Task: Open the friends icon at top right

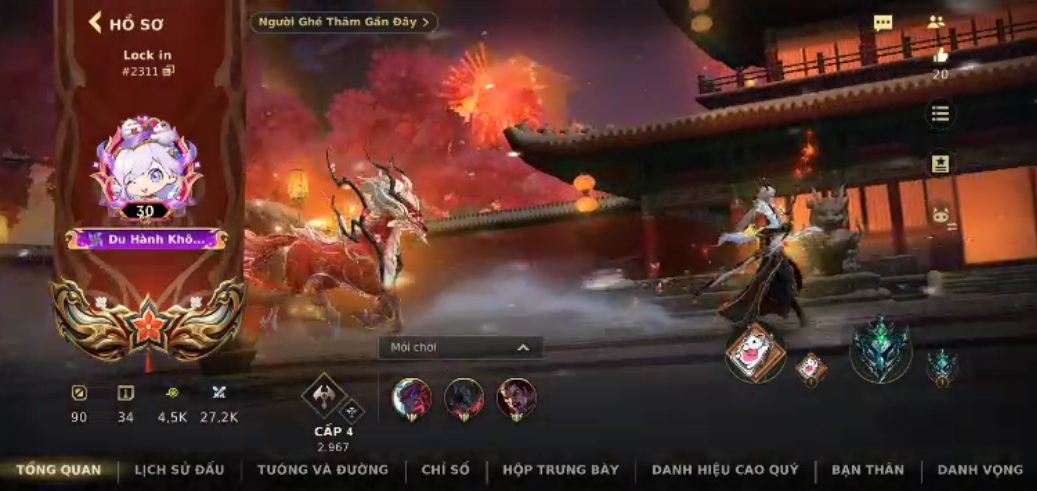Action: [x=936, y=22]
